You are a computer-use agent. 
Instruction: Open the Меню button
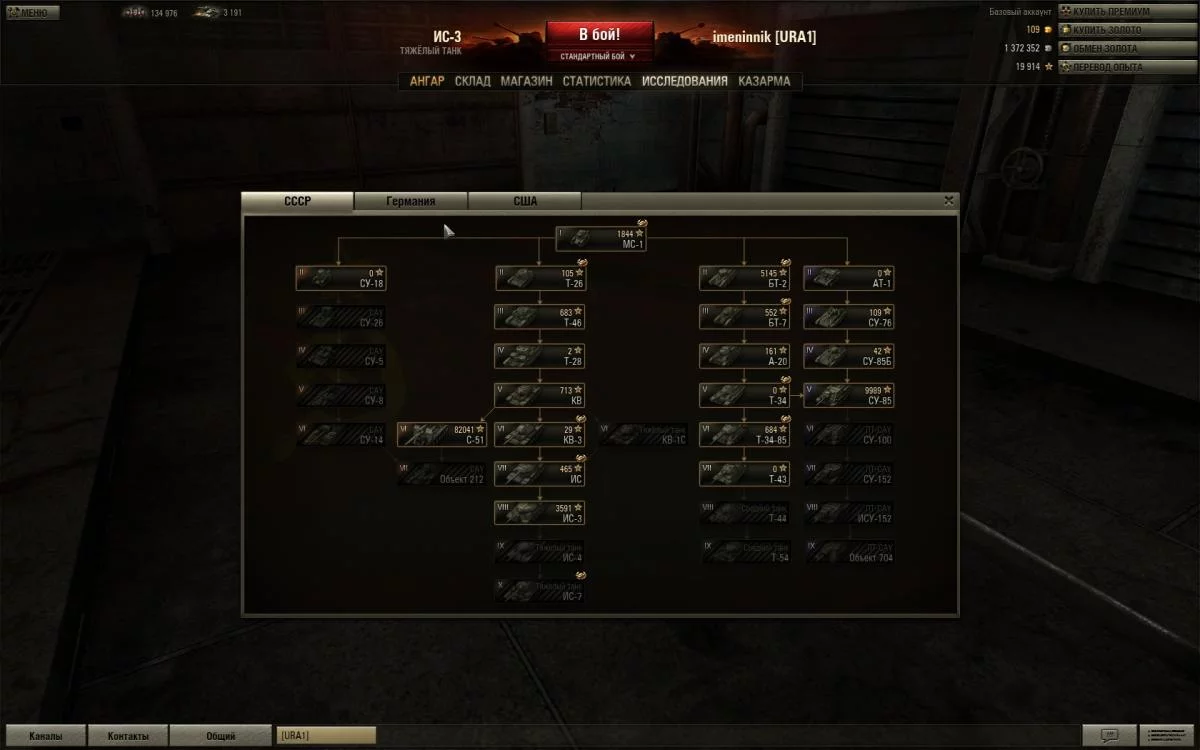(33, 13)
